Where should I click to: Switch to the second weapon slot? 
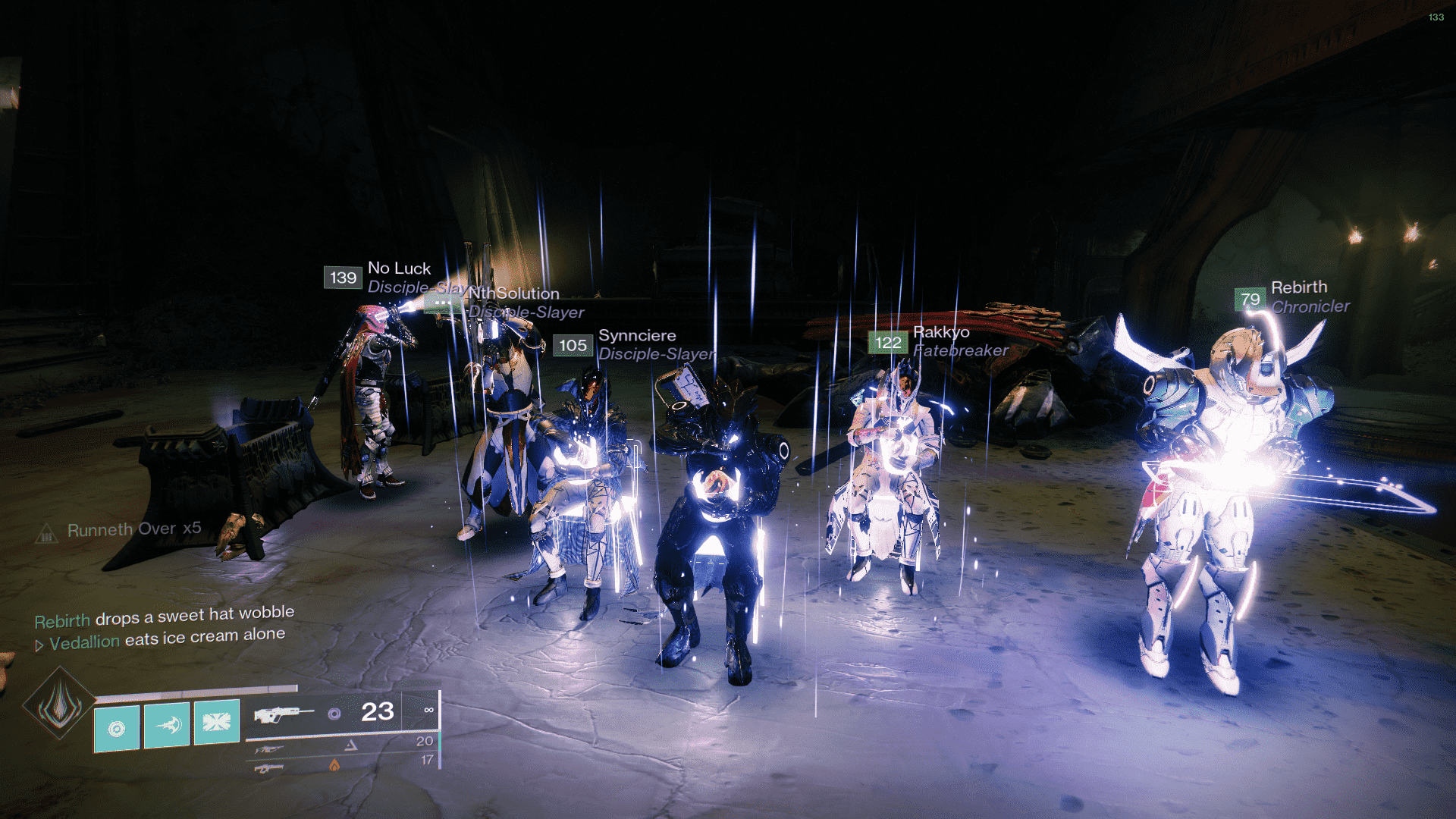[x=270, y=749]
